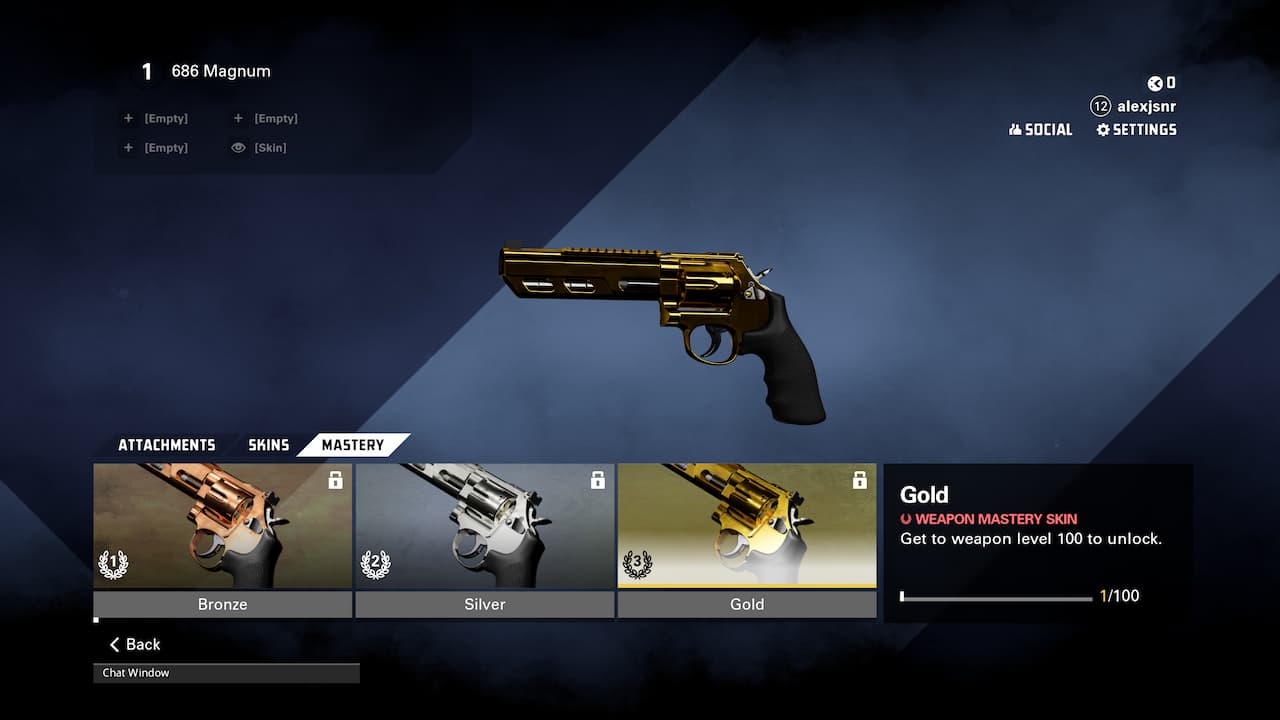Open the Social menu

(x=1040, y=130)
